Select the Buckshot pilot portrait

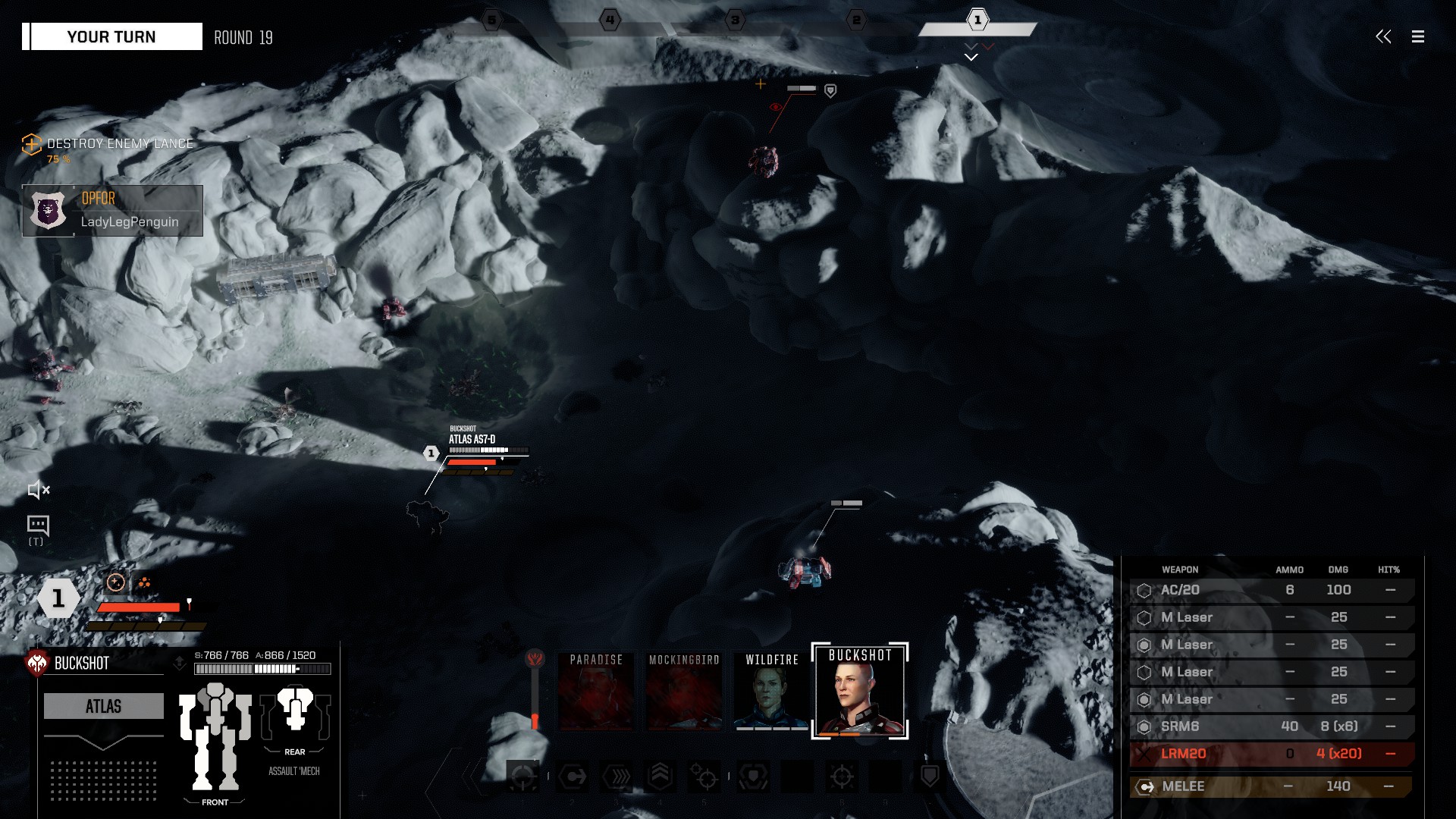860,692
